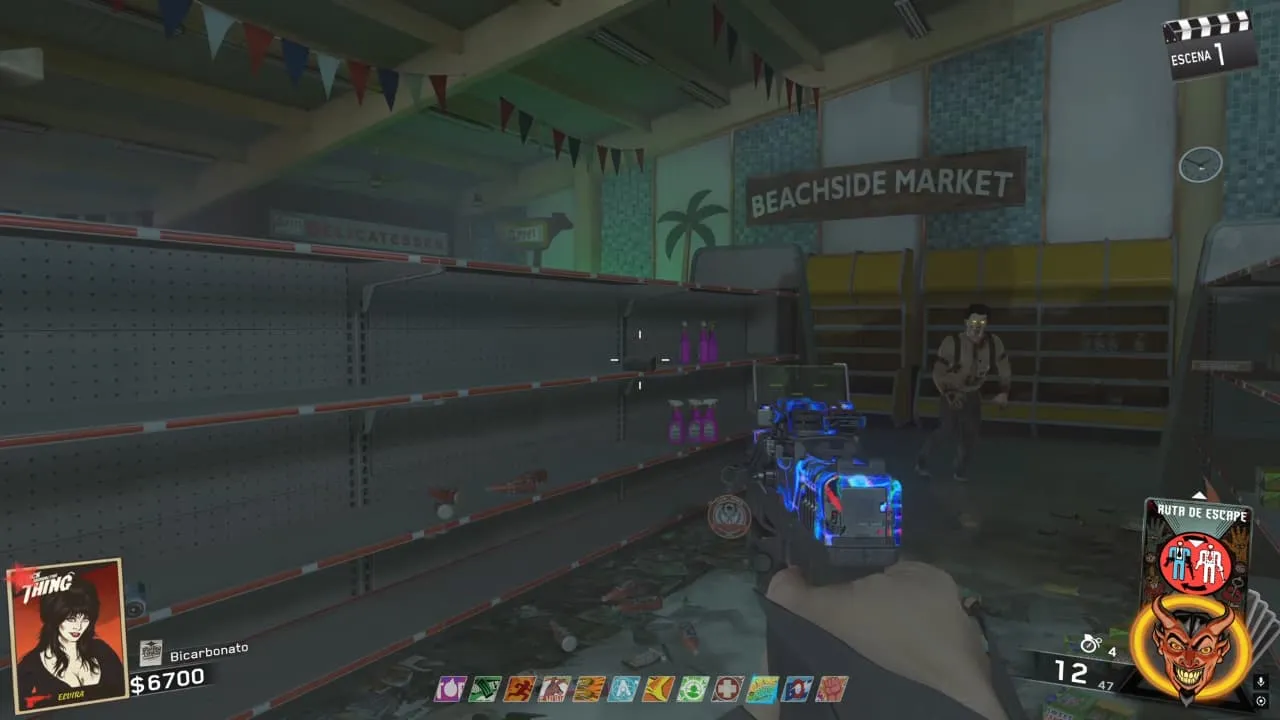
Task: Select the orange tiger stripe perk icon
Action: [x=588, y=688]
